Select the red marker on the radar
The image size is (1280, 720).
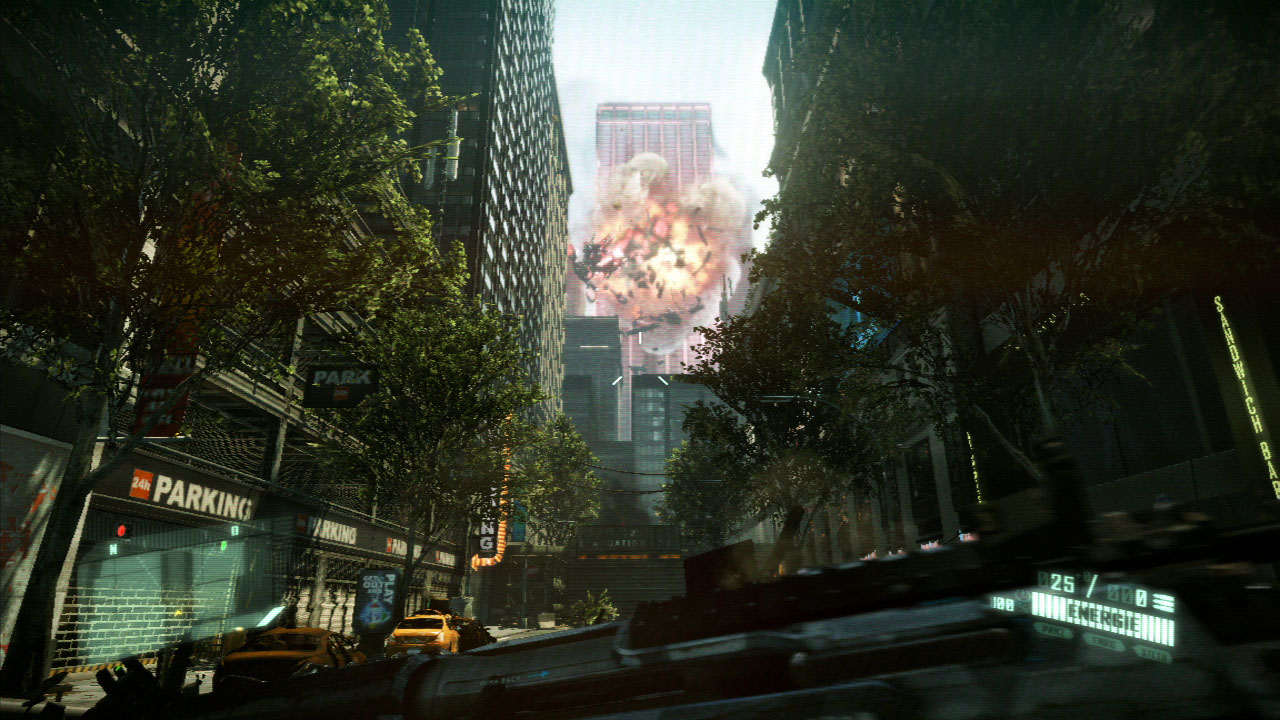123,529
